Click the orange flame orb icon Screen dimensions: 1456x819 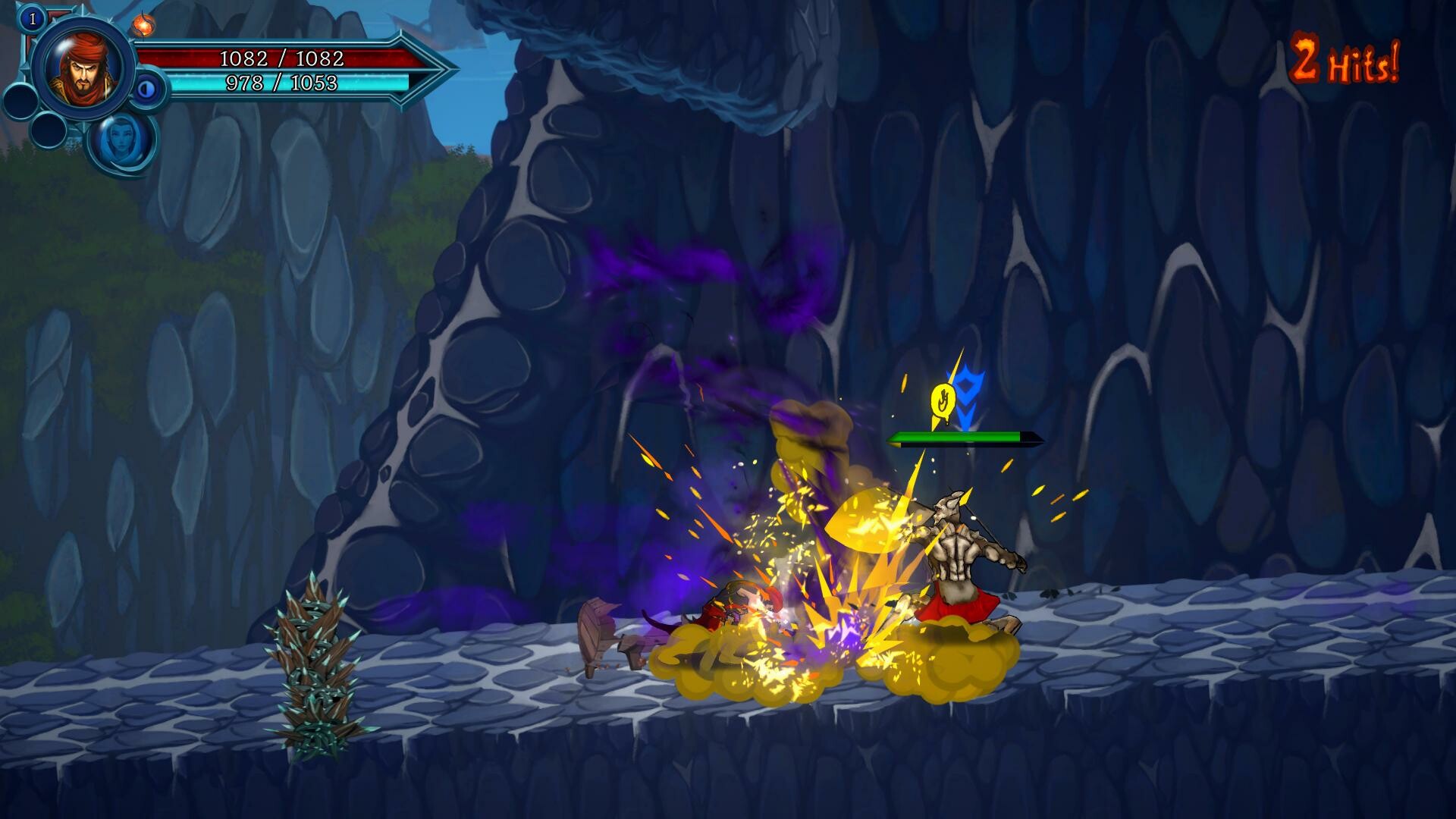[144, 25]
